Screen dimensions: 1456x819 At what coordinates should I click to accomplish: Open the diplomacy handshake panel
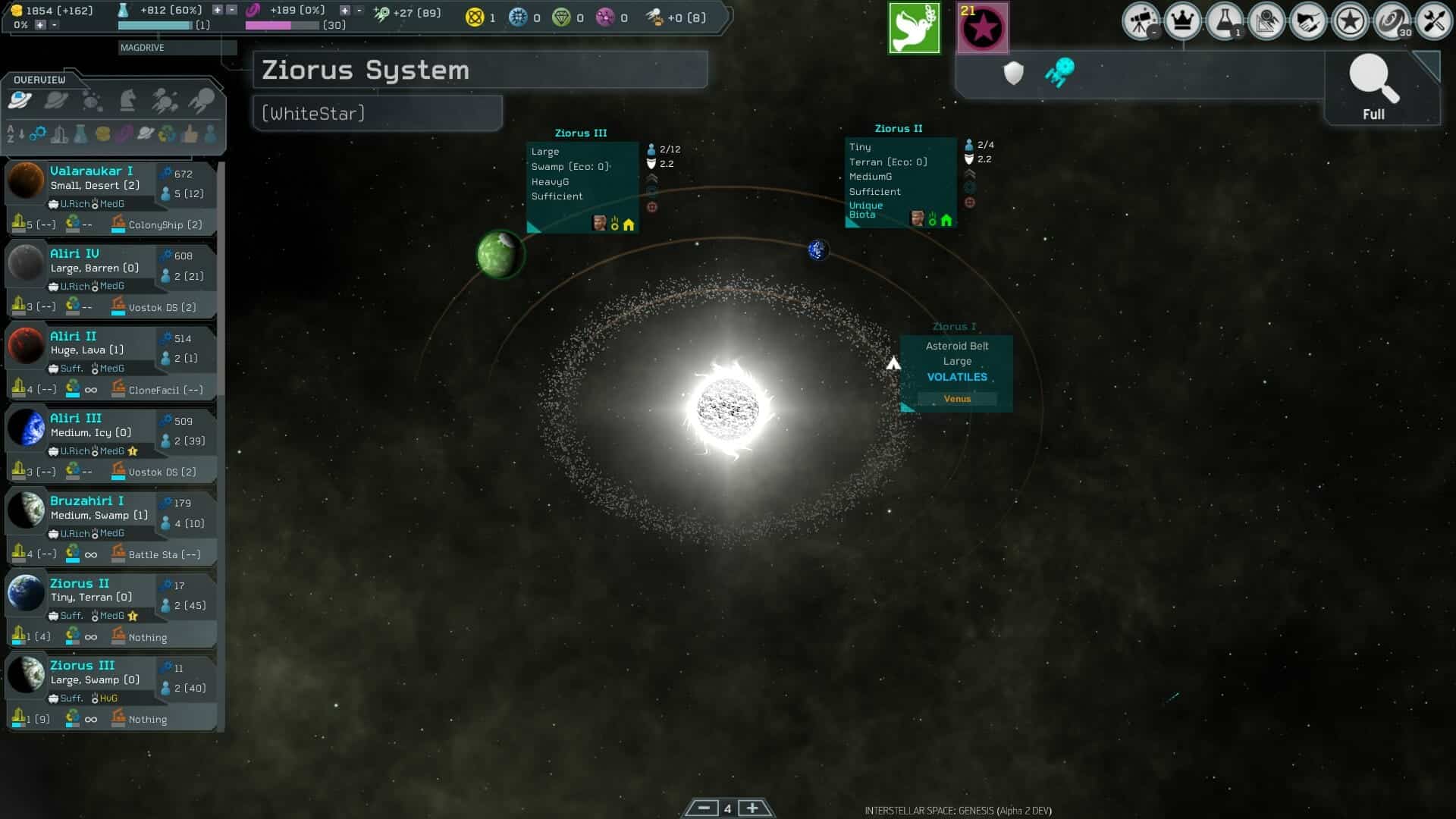[x=1310, y=21]
